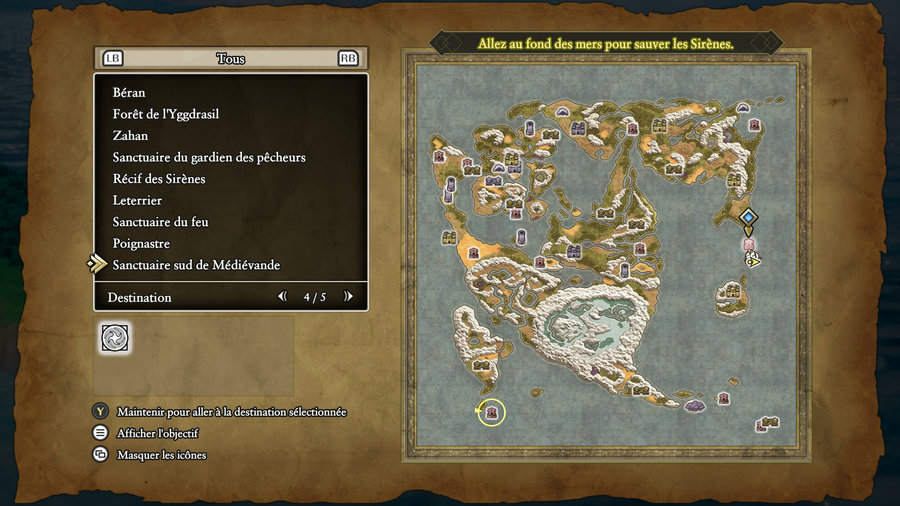
Task: Open the Tous category tab
Action: 230,59
